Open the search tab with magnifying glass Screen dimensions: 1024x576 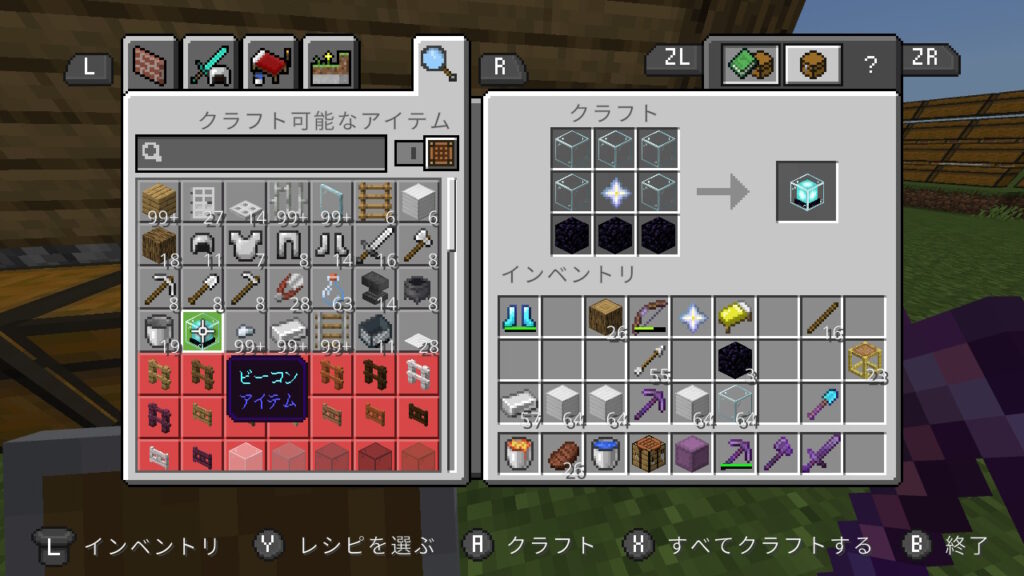pos(438,62)
